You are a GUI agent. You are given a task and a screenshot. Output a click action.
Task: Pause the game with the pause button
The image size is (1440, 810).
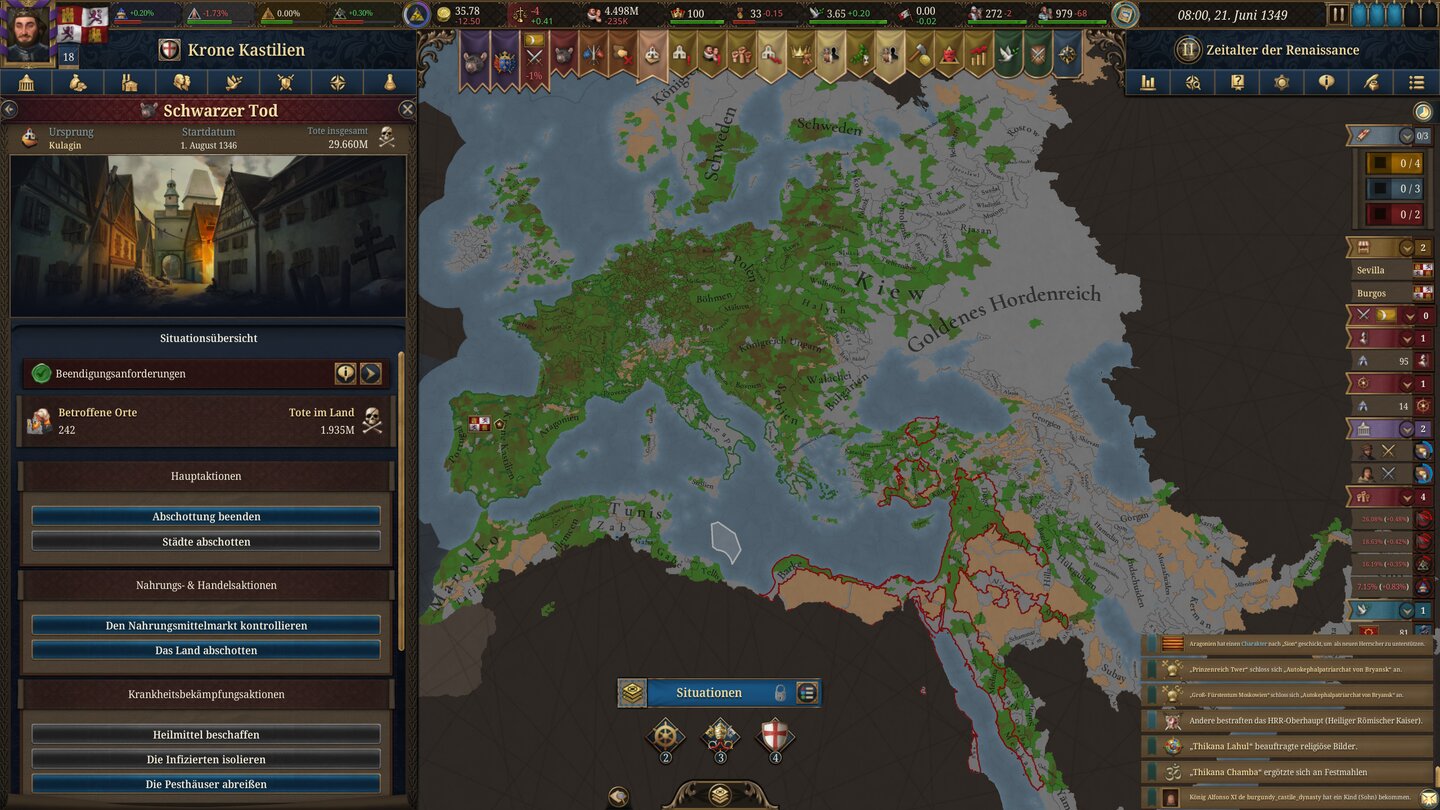(x=1338, y=14)
